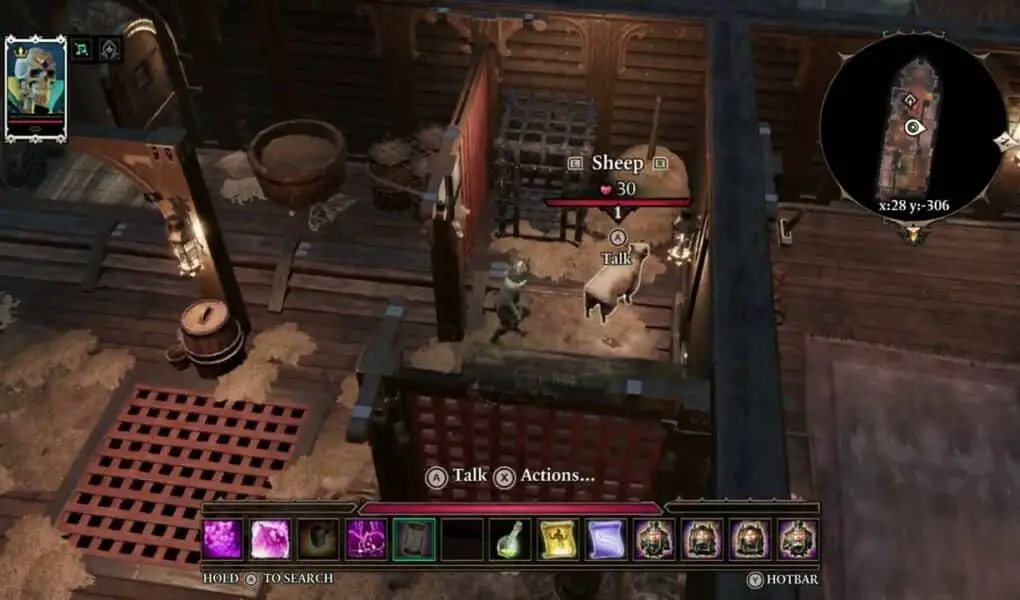
Task: Select the dark brown bucket hotbar slot
Action: (x=318, y=539)
